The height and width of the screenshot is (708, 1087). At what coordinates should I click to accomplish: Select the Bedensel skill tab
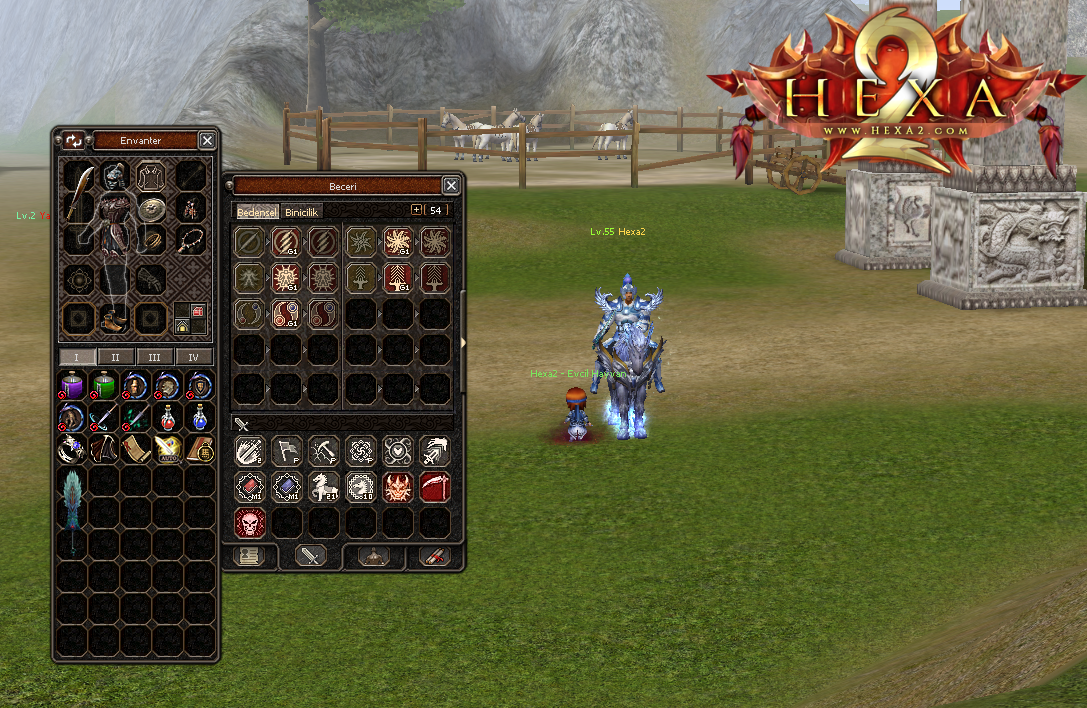click(257, 212)
